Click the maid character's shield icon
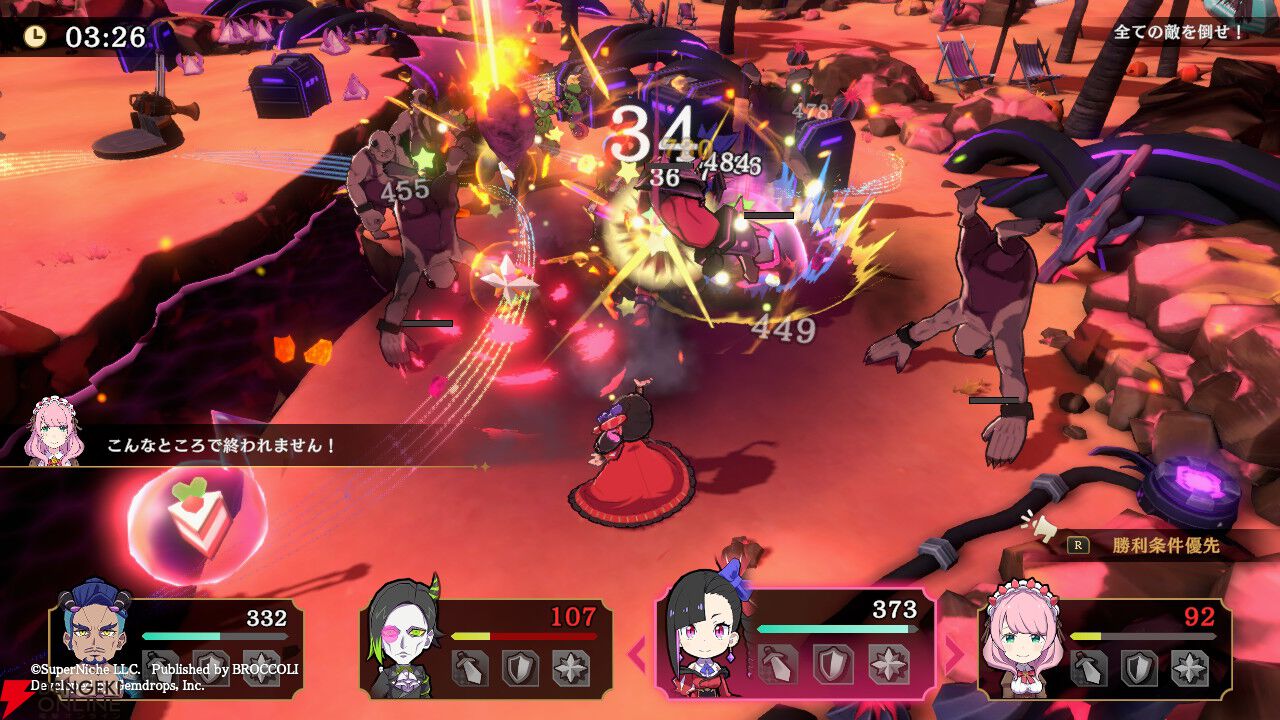The height and width of the screenshot is (720, 1280). pos(1140,667)
